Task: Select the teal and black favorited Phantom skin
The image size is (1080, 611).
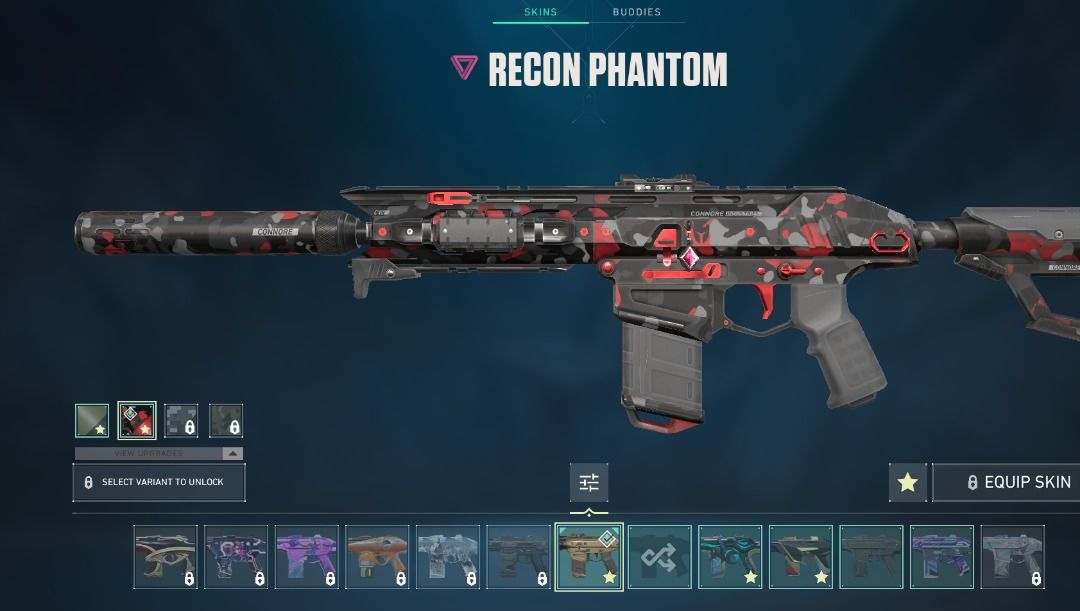Action: pos(730,556)
